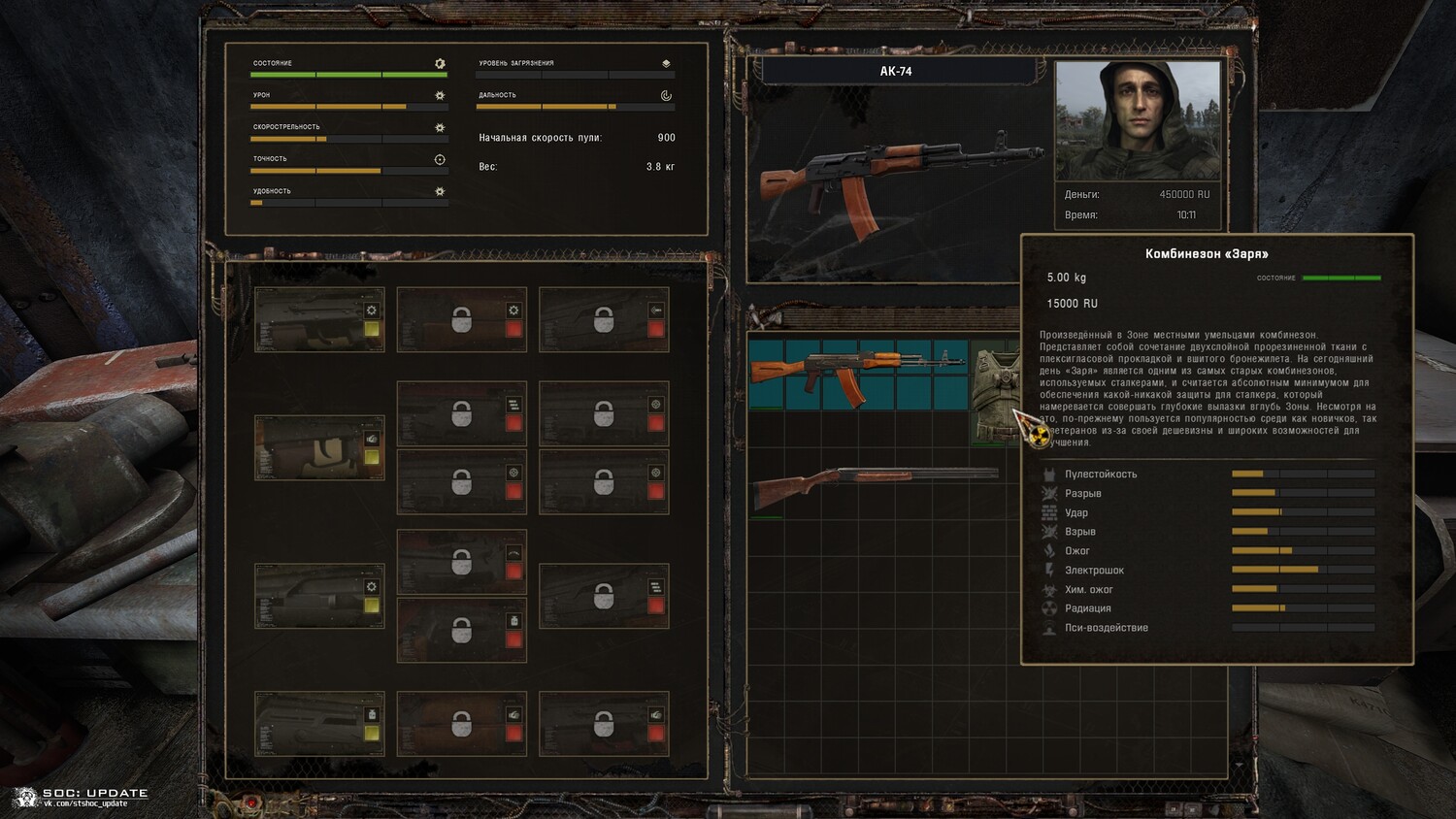Select the locked upgrade tile with arc icon
This screenshot has height=819, width=1456.
462,562
